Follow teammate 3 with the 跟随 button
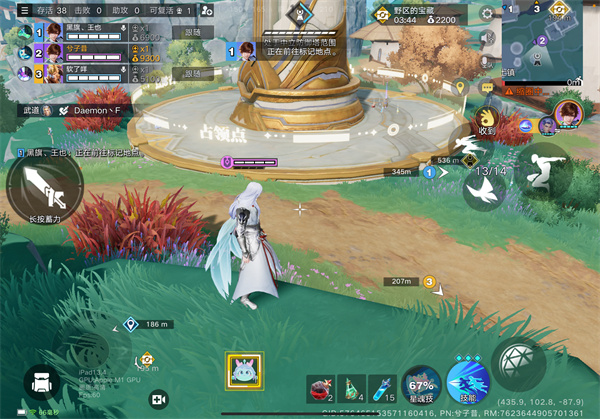600x419 pixels. [191, 73]
